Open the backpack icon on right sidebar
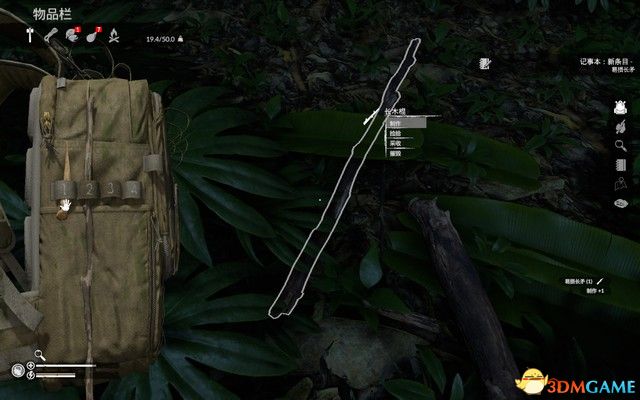The image size is (640, 400). [620, 108]
